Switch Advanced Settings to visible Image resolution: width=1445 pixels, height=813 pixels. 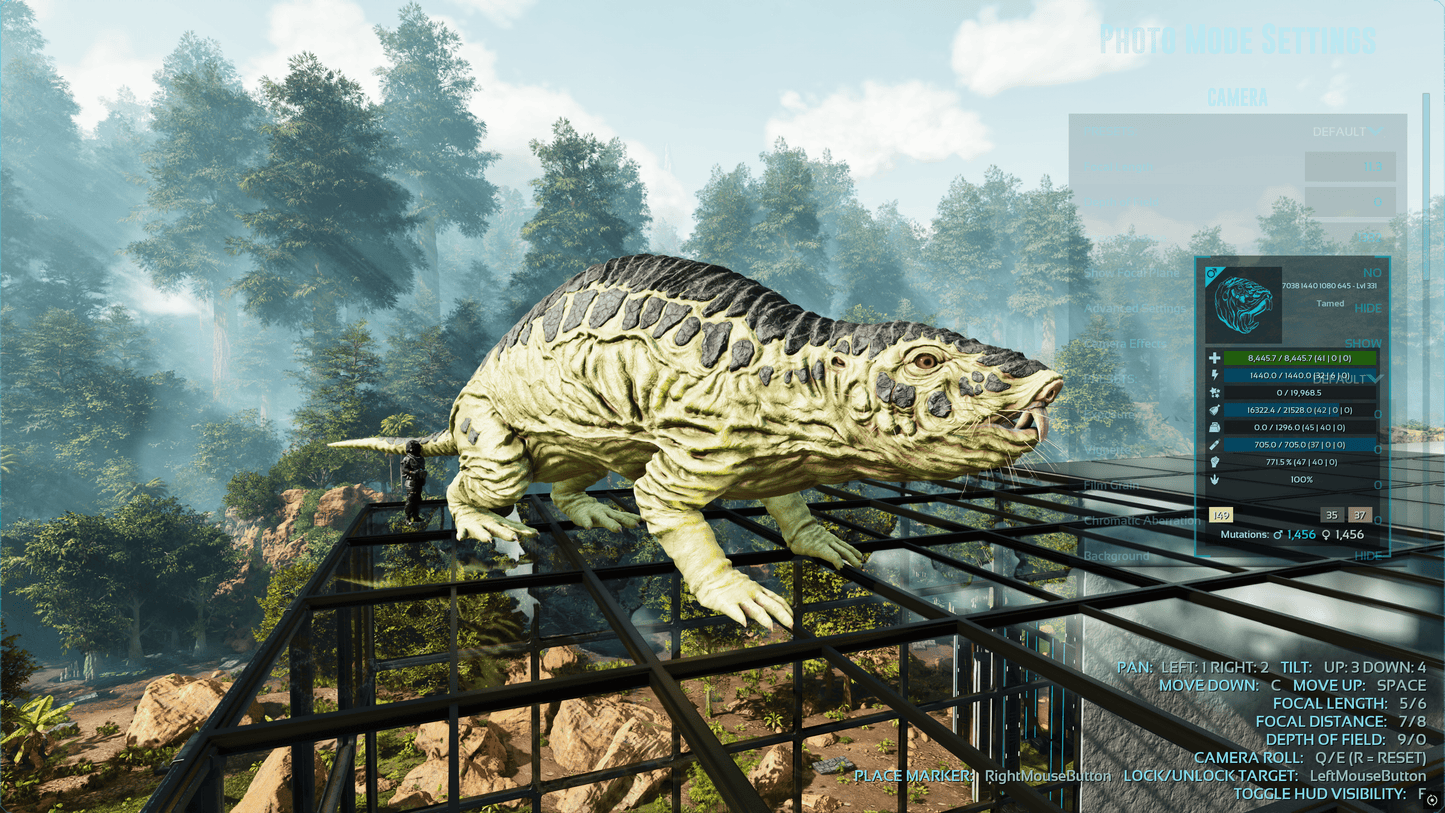point(1368,307)
